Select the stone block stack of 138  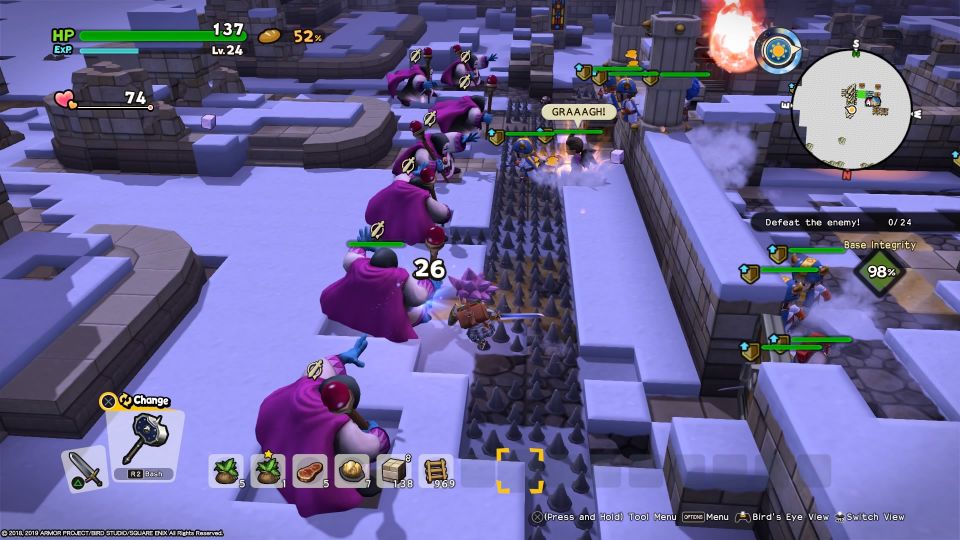click(x=394, y=470)
